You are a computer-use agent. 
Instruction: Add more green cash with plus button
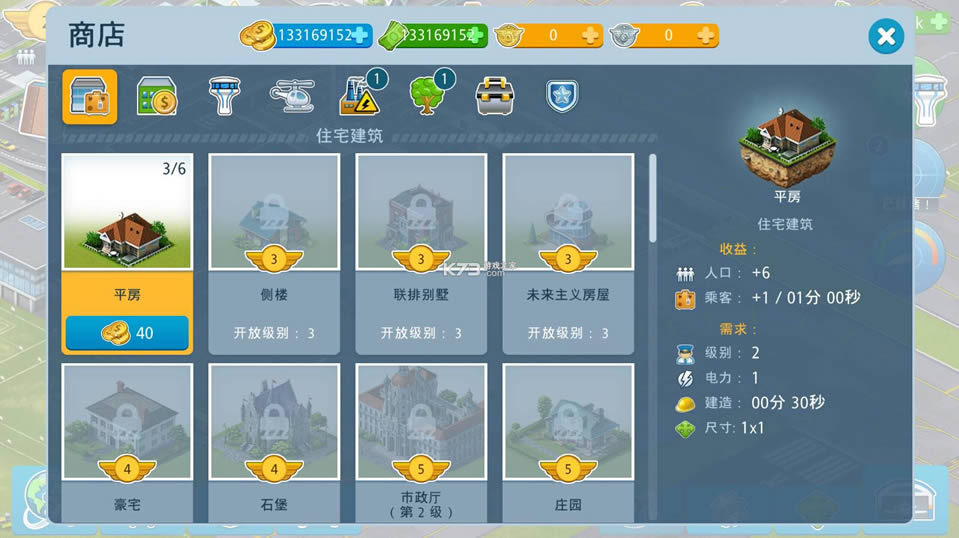coord(476,36)
